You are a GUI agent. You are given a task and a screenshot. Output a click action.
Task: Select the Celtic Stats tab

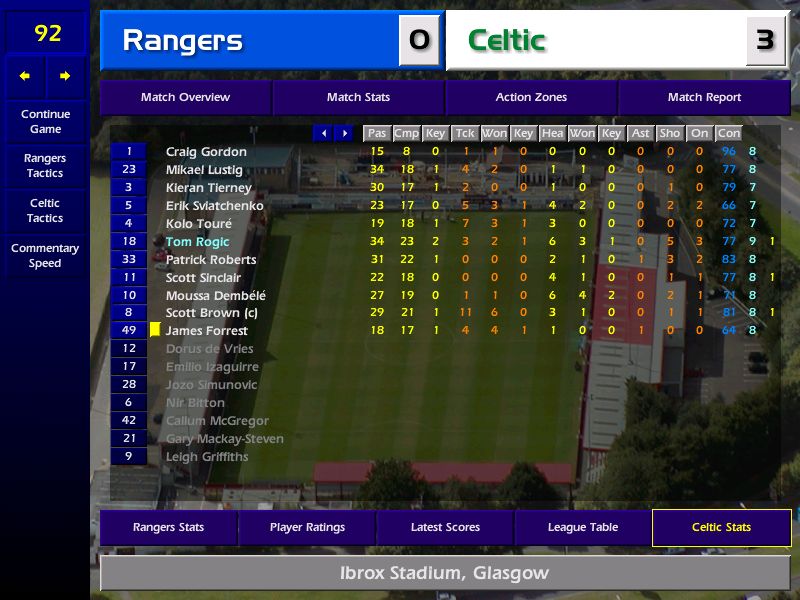tap(721, 527)
